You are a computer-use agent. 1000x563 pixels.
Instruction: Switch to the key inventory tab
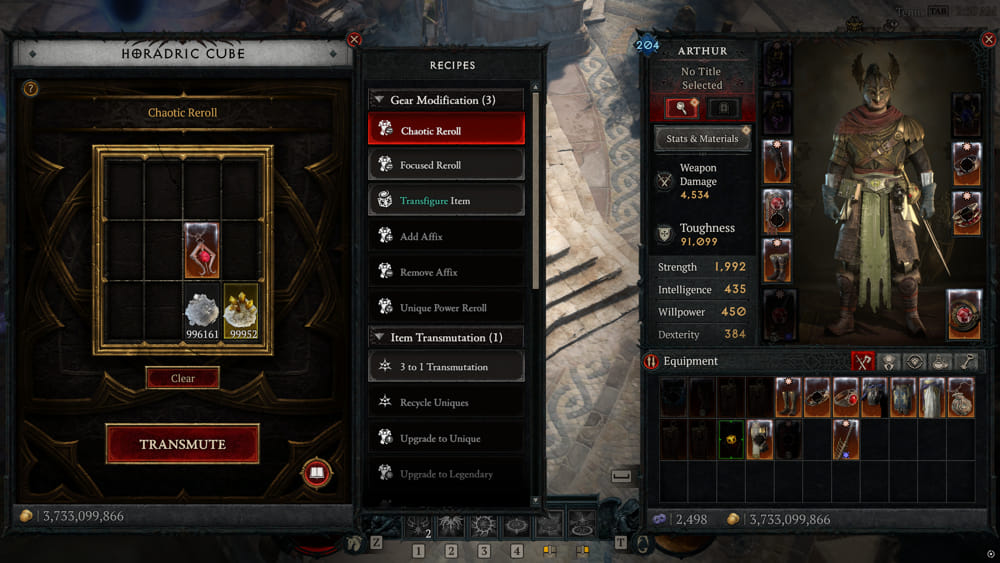click(x=968, y=362)
